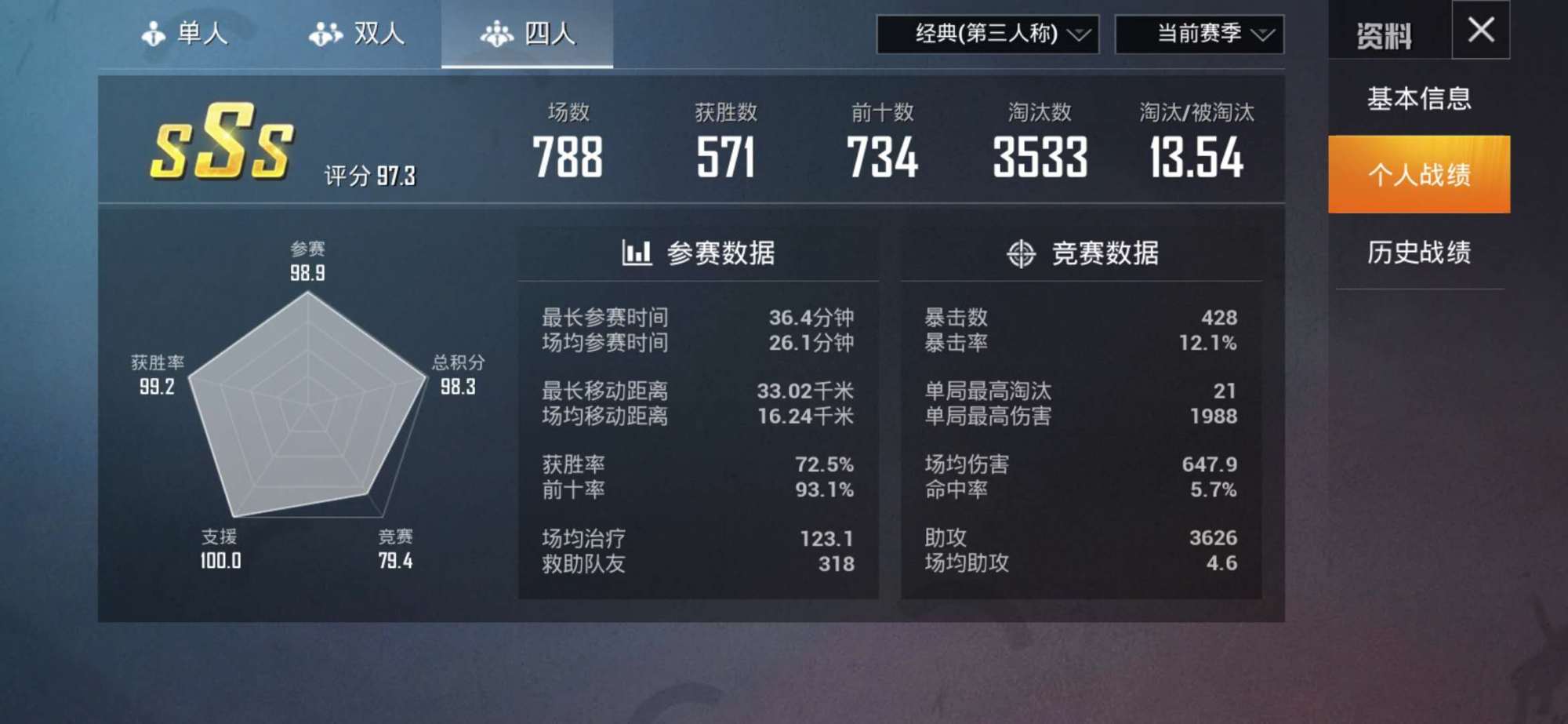Select the 资料 panel header

(x=1384, y=31)
